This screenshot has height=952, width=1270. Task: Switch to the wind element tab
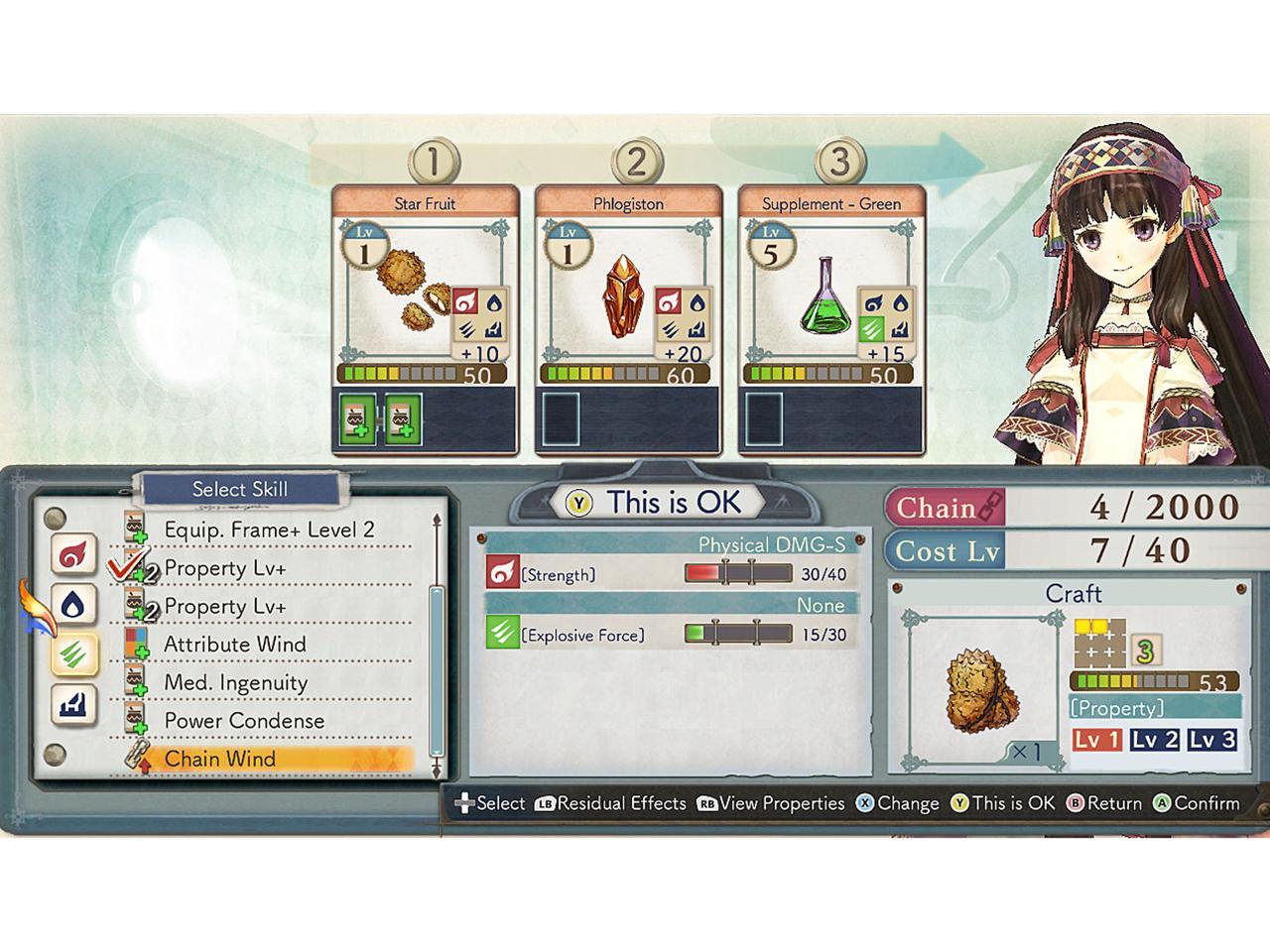tap(75, 654)
